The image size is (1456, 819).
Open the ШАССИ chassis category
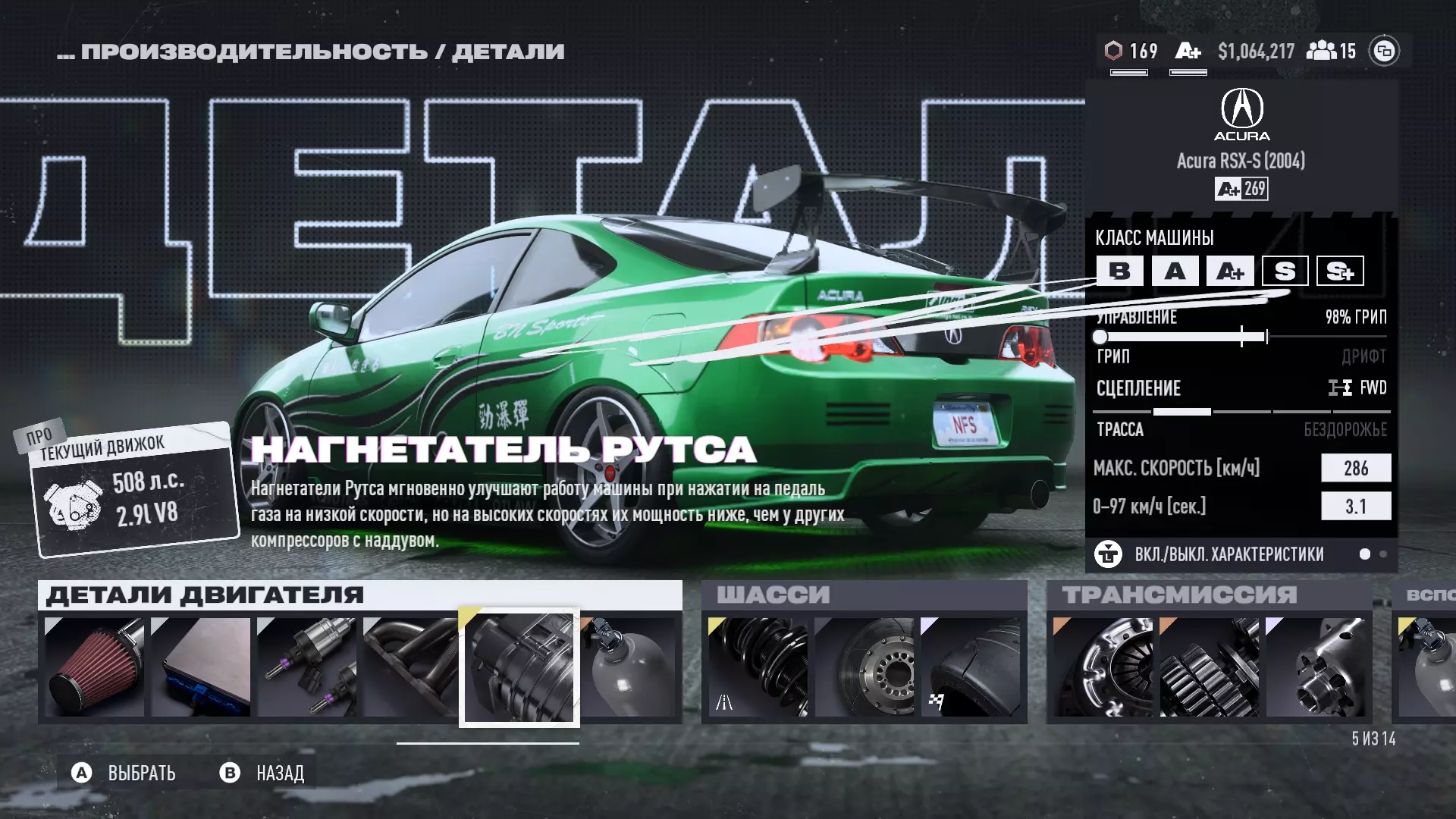pyautogui.click(x=773, y=595)
